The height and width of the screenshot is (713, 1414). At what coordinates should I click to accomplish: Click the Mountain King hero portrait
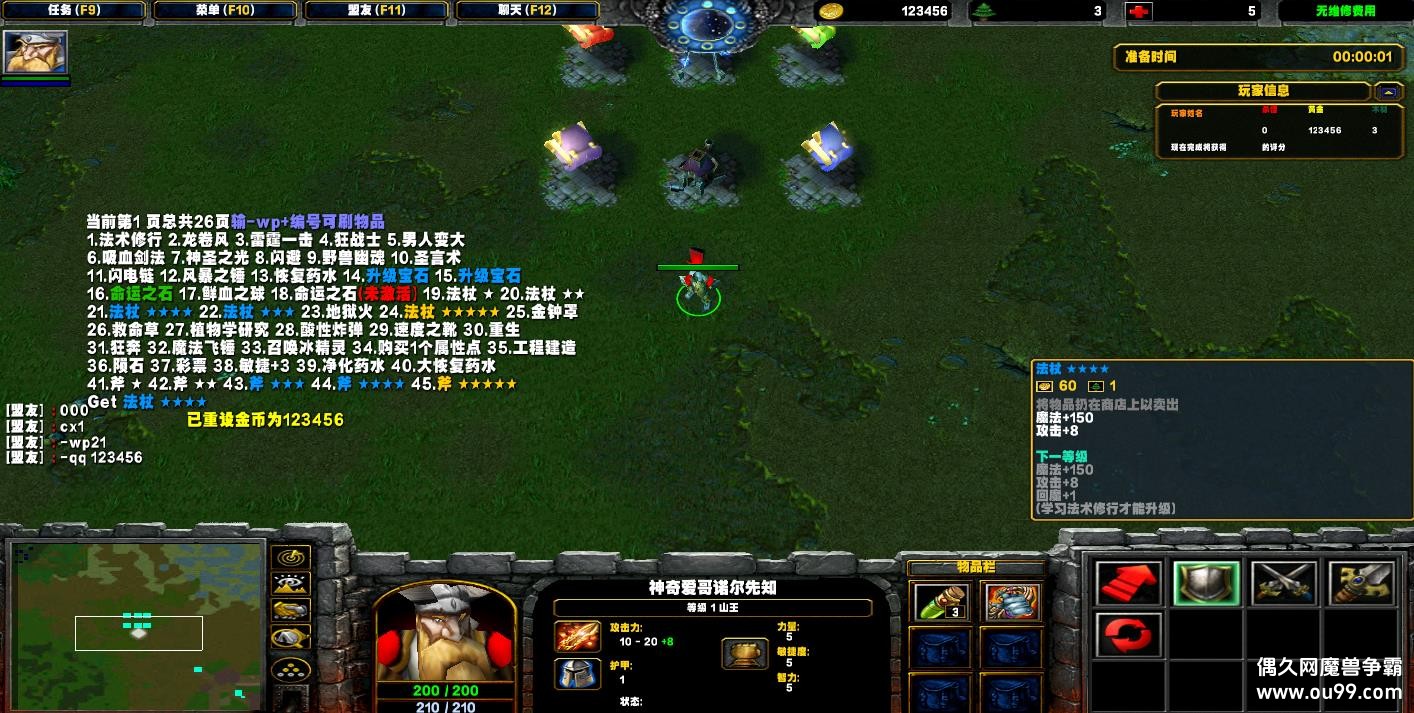pos(445,633)
